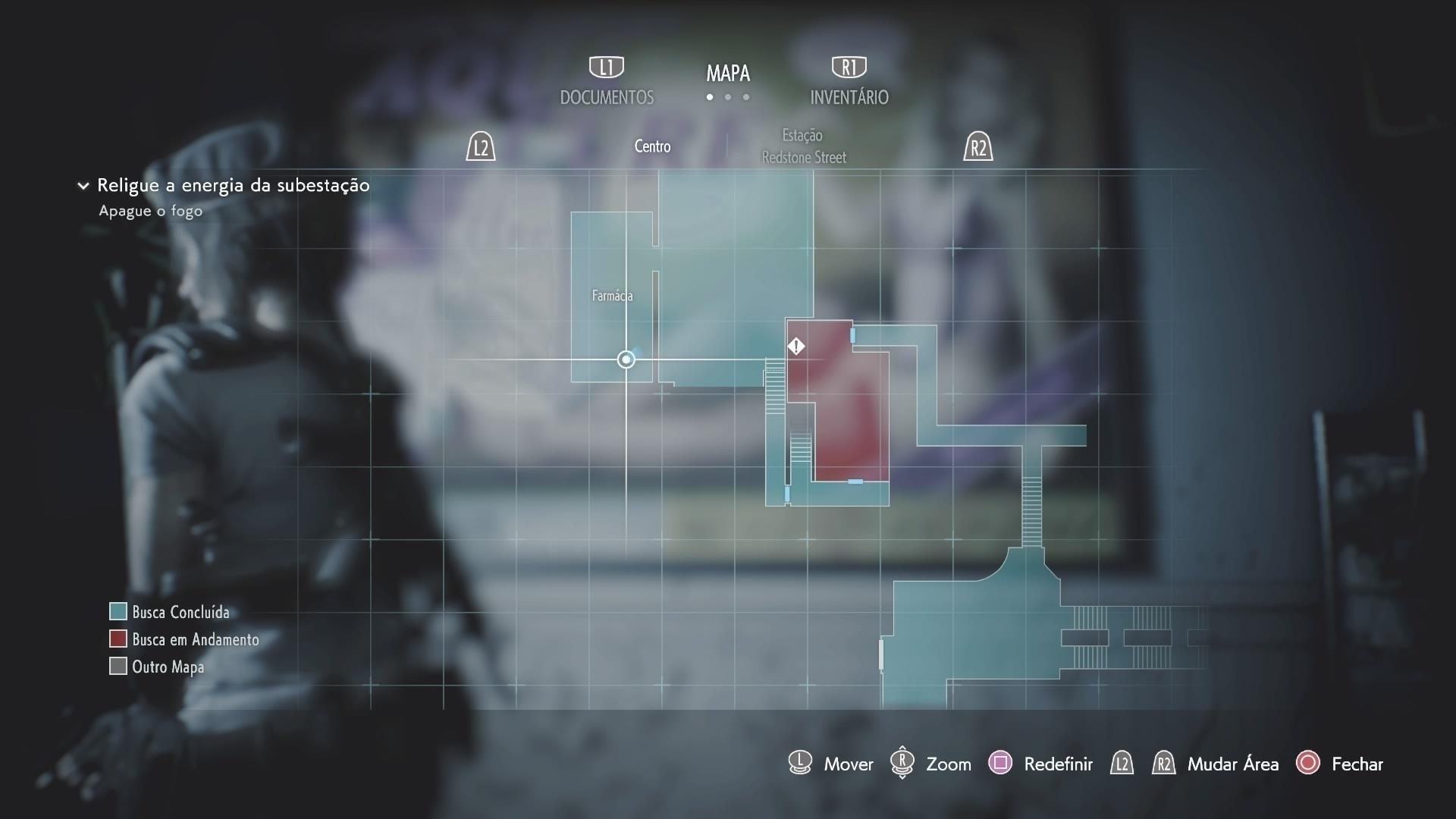Click the R2 icon near Redstone Street

(979, 146)
